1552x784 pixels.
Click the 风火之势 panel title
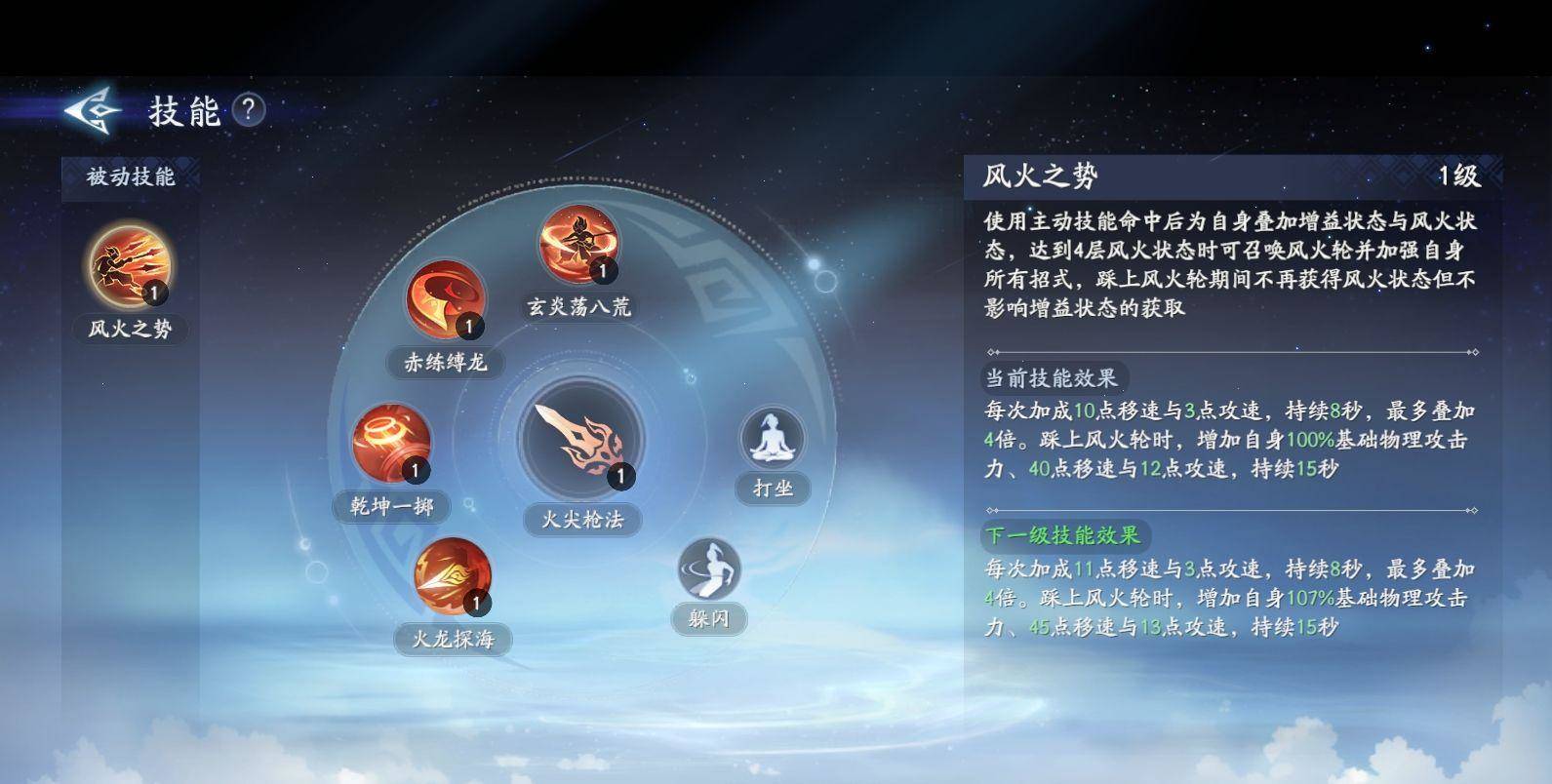1039,176
